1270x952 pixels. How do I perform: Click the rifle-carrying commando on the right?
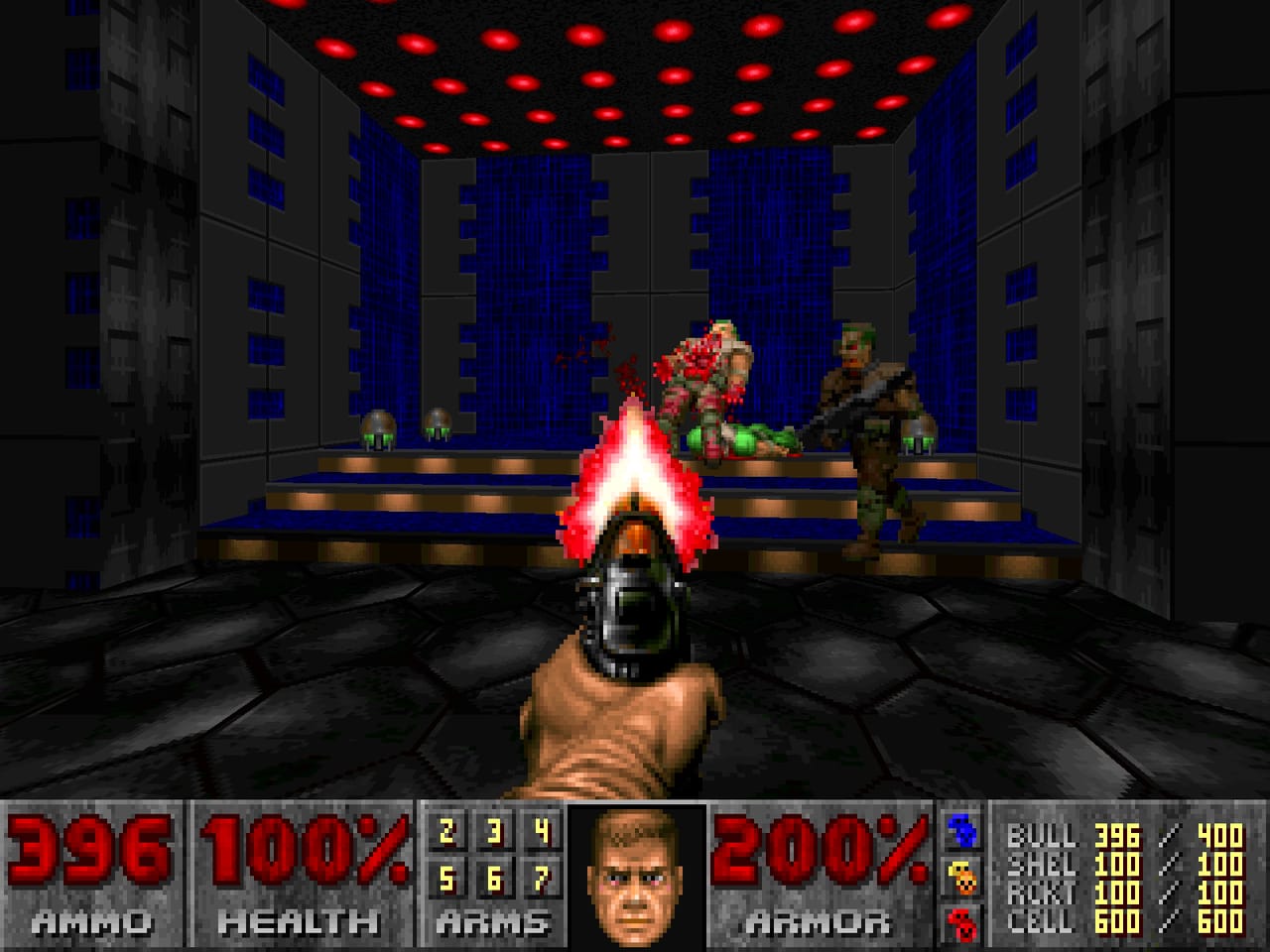[x=867, y=426]
